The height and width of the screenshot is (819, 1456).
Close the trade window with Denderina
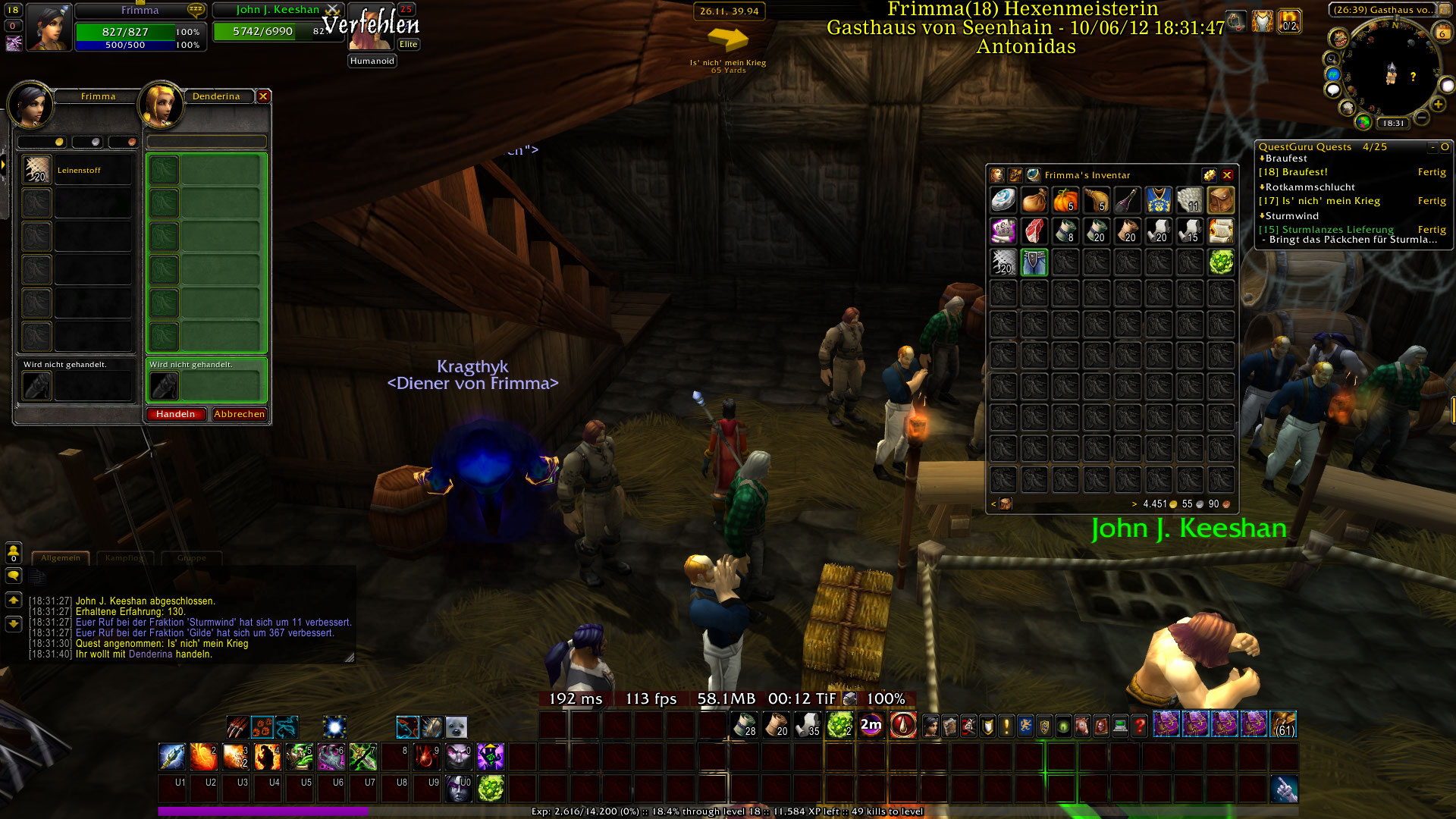tap(263, 96)
